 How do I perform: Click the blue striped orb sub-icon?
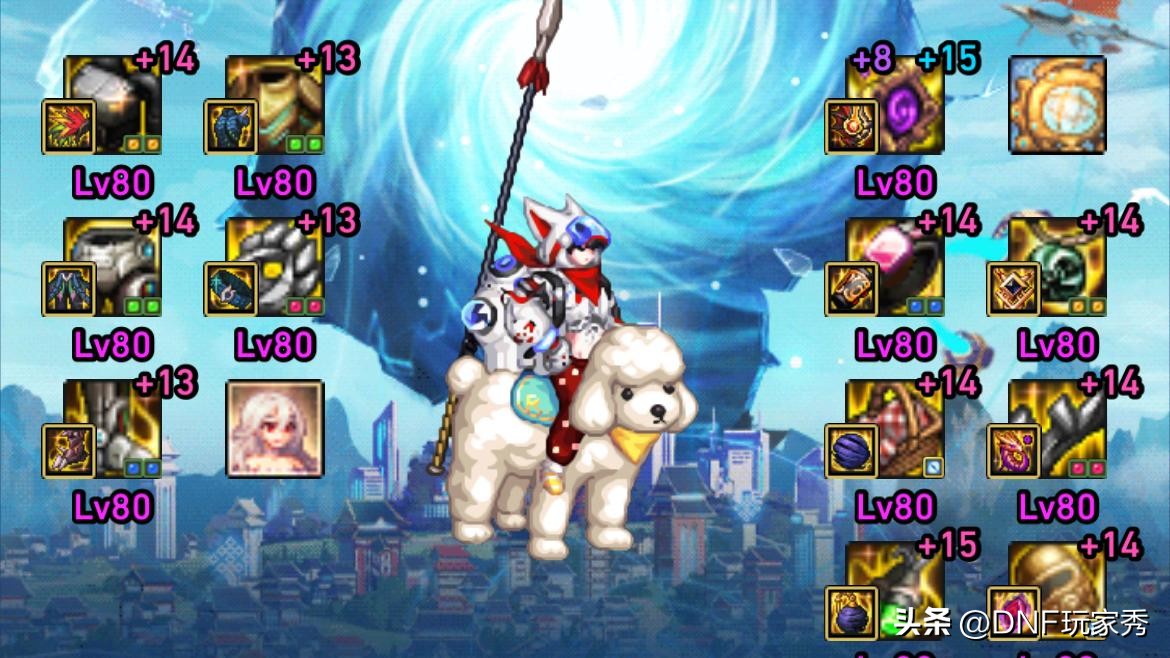(x=852, y=451)
